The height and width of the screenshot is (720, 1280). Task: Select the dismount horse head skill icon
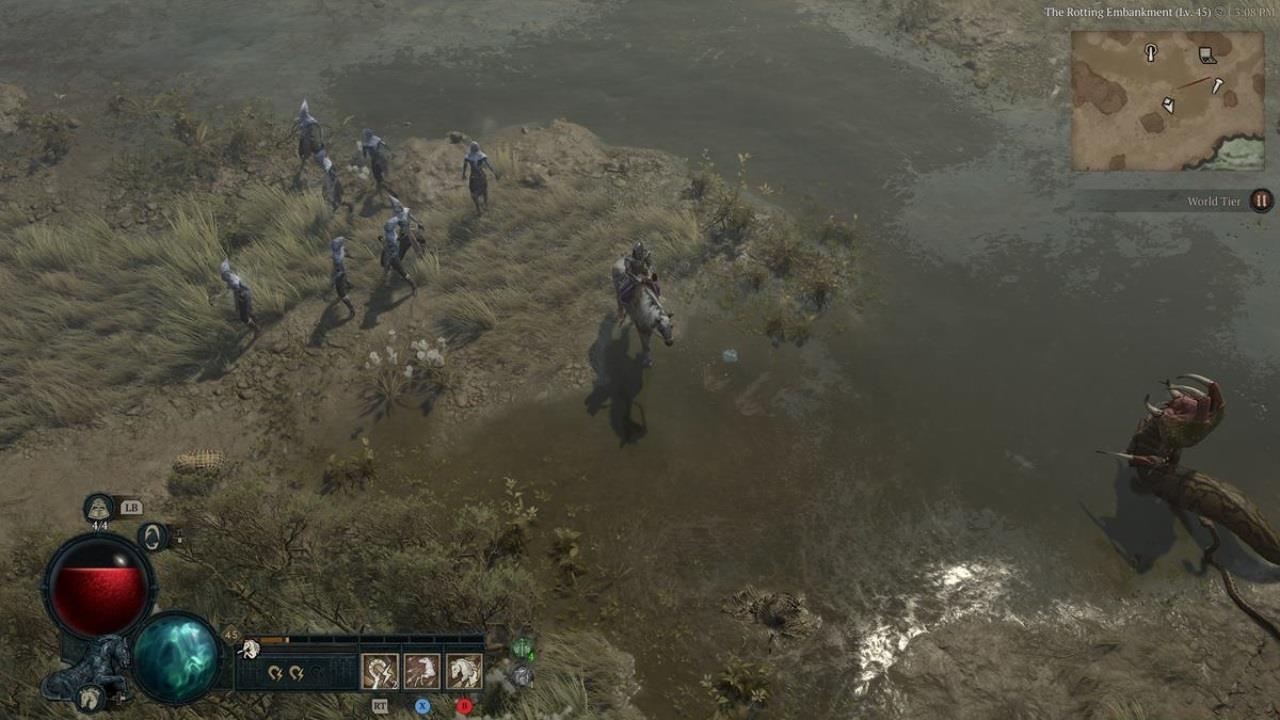click(x=462, y=672)
